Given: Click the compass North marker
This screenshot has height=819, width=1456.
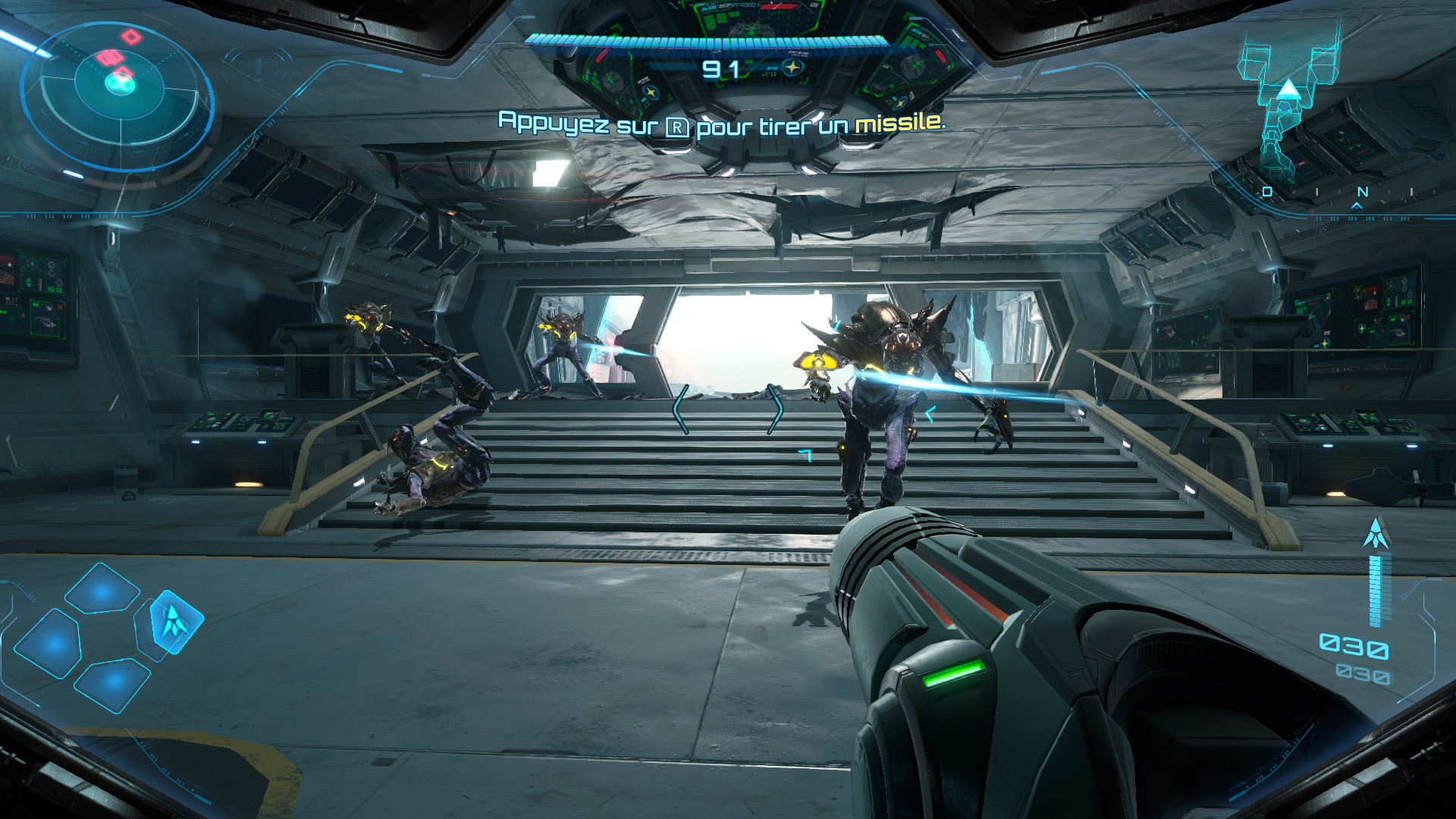Looking at the screenshot, I should pyautogui.click(x=1362, y=193).
